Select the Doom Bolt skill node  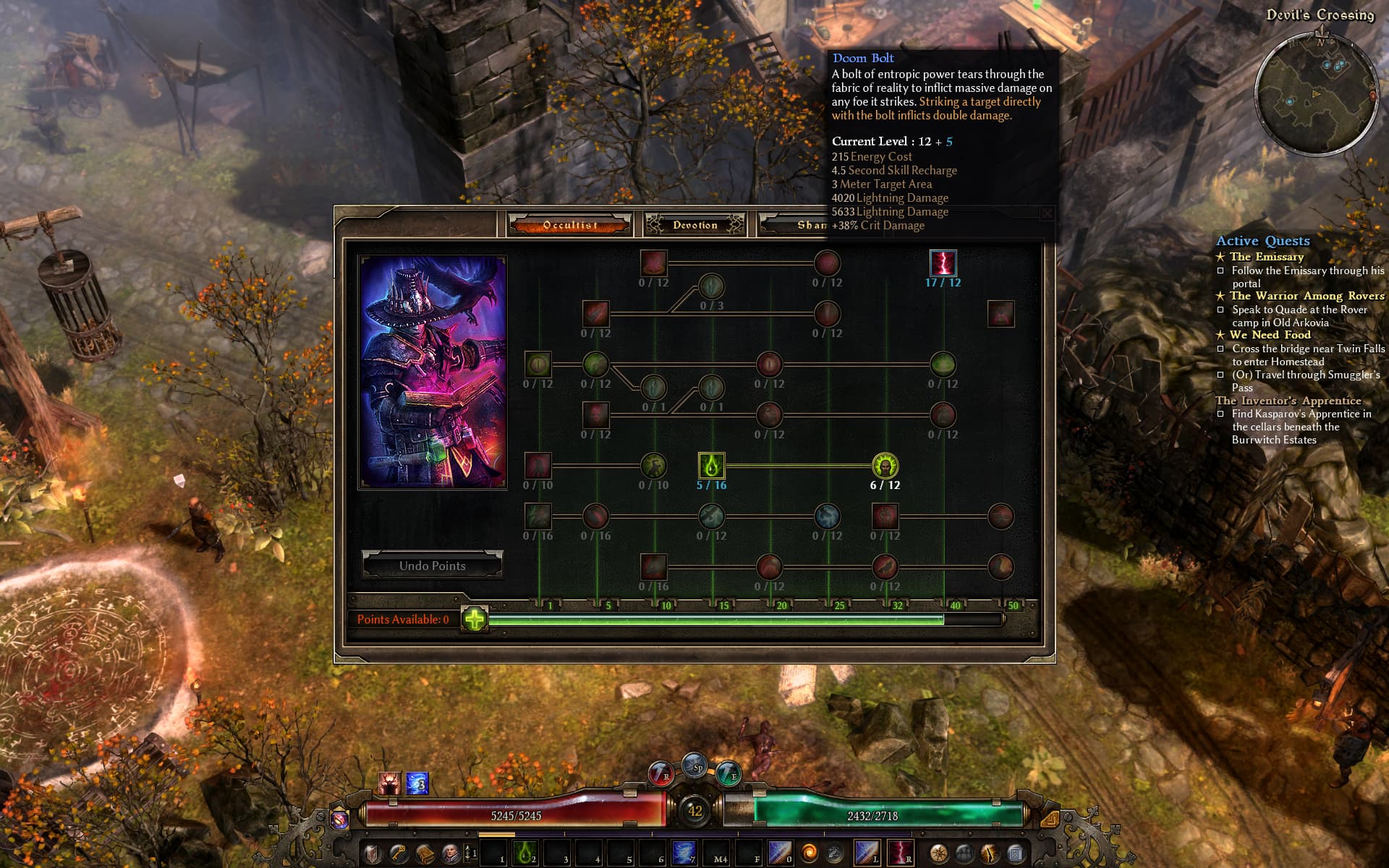tap(943, 263)
